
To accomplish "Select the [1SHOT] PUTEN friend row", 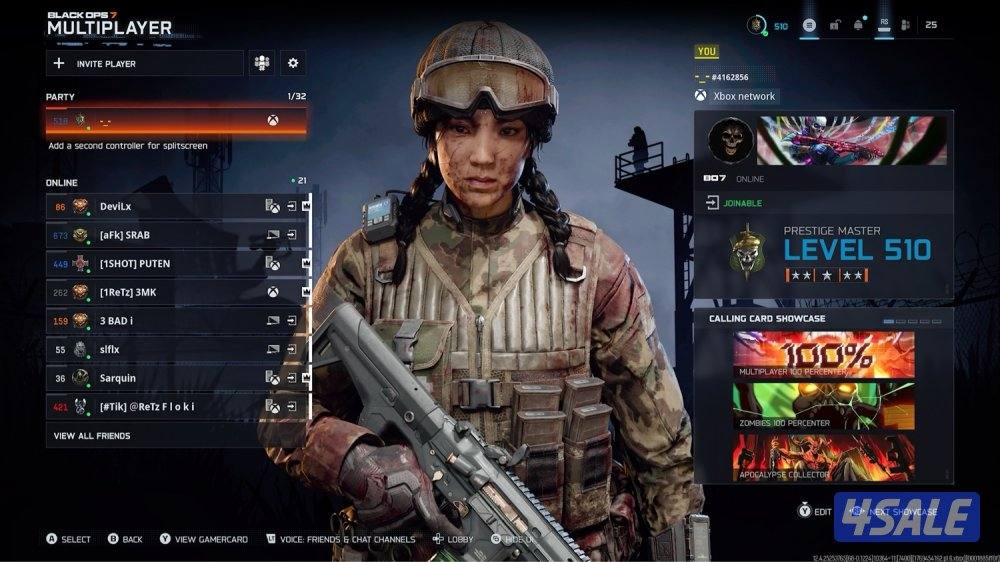I will (160, 264).
